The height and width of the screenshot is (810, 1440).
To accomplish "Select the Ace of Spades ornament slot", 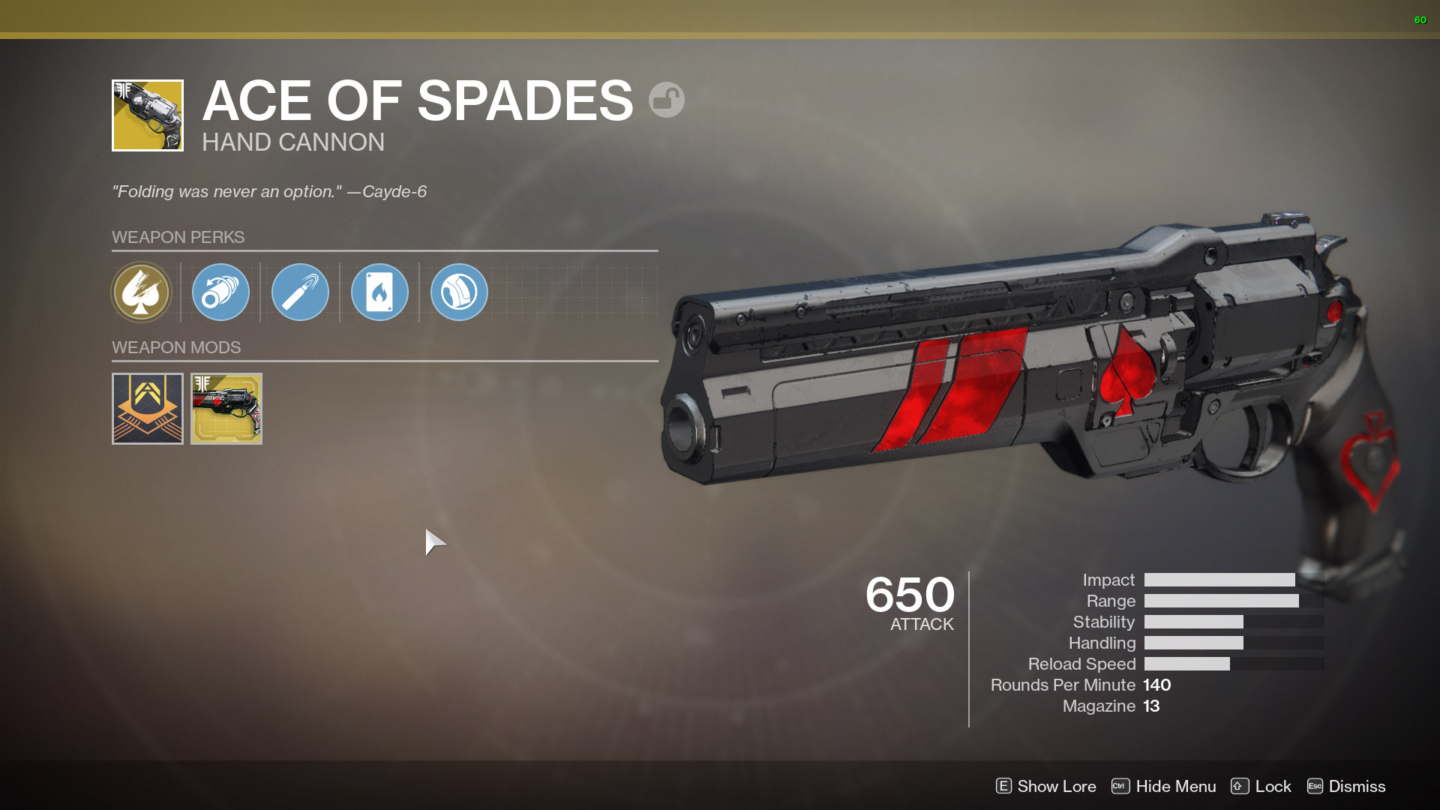I will [226, 408].
